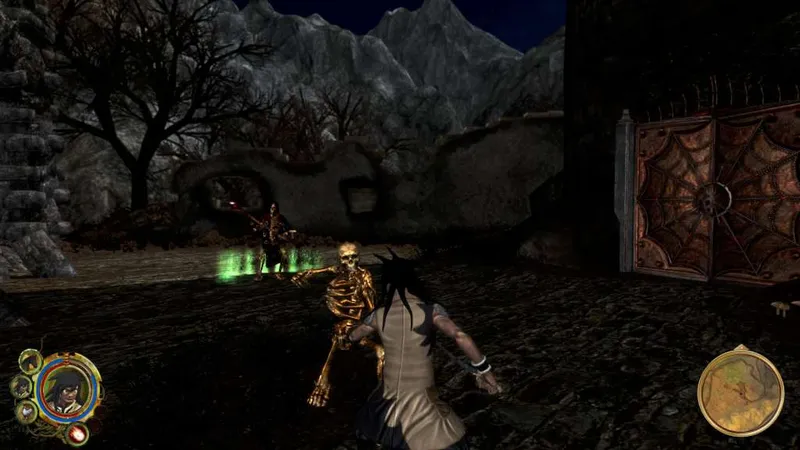Viewport: 800px width, 450px height.
Task: Activate the fiery red orb skill
Action: pyautogui.click(x=76, y=433)
